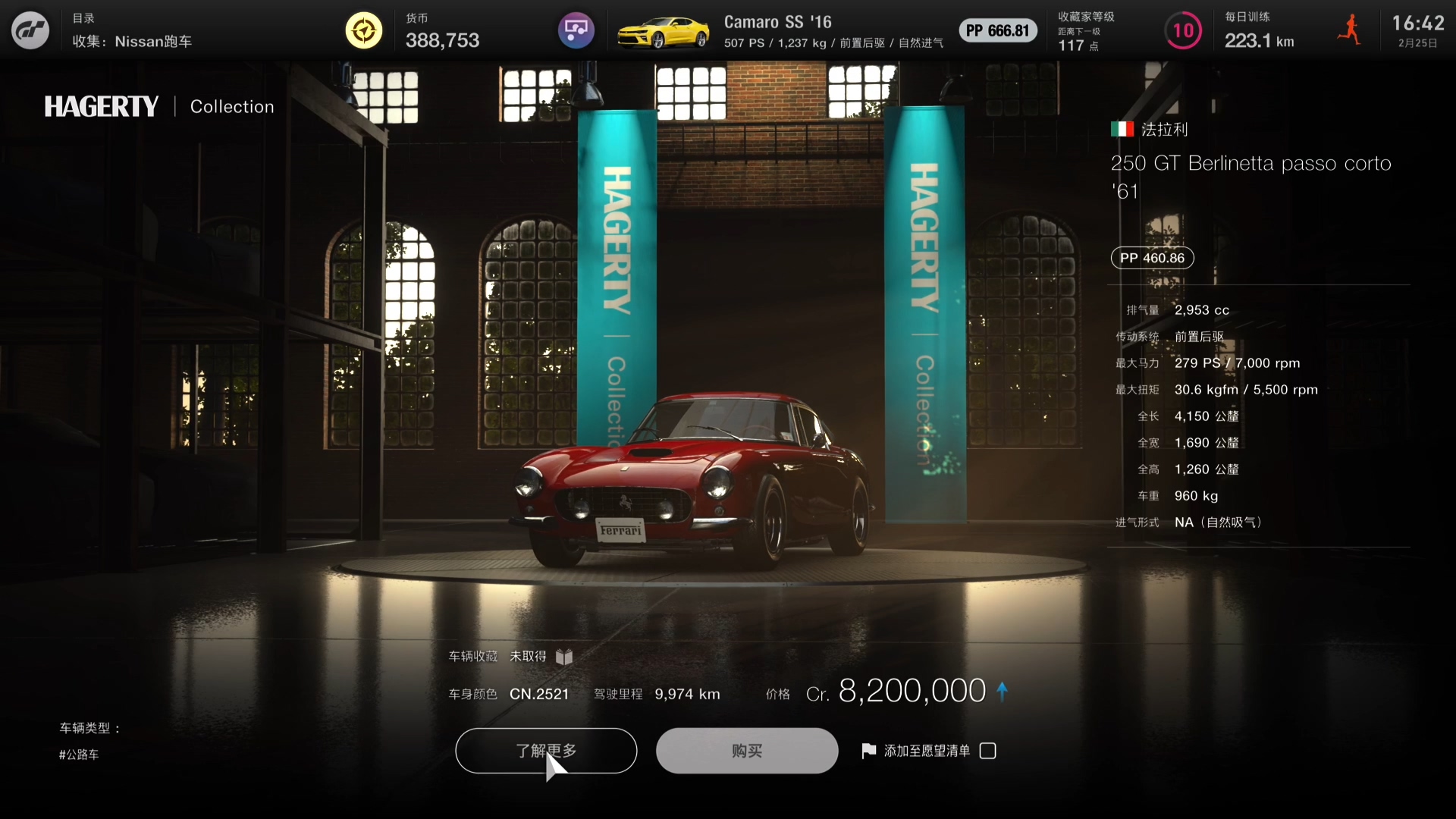This screenshot has height=819, width=1456.
Task: Expand the 收集：Nissan跑车 objective
Action: coord(133,42)
